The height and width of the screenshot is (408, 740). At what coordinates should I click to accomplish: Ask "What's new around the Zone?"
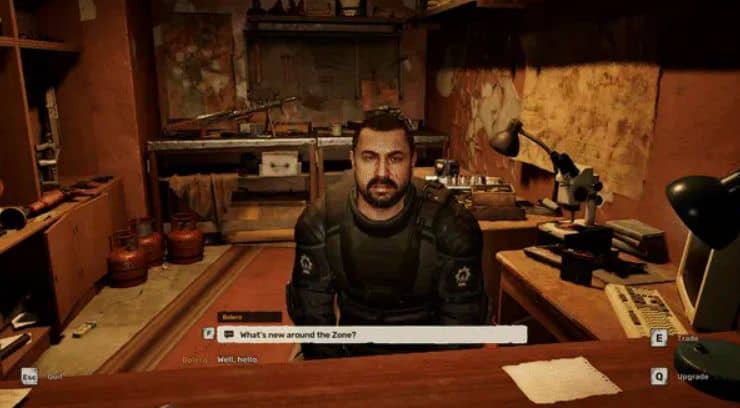point(371,334)
